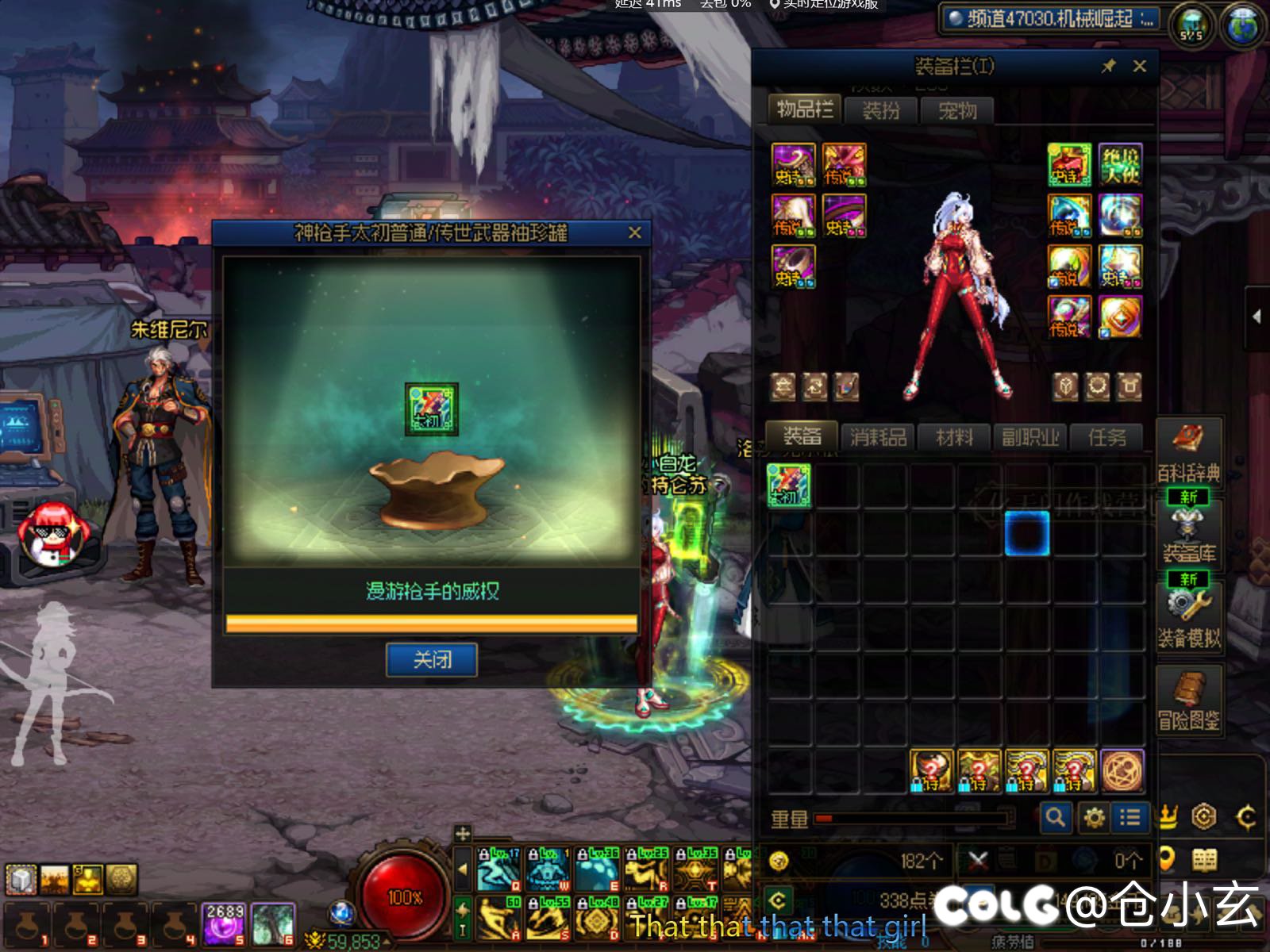This screenshot has width=1270, height=952.
Task: Close the 装备栏 inventory panel
Action: pyautogui.click(x=1139, y=66)
